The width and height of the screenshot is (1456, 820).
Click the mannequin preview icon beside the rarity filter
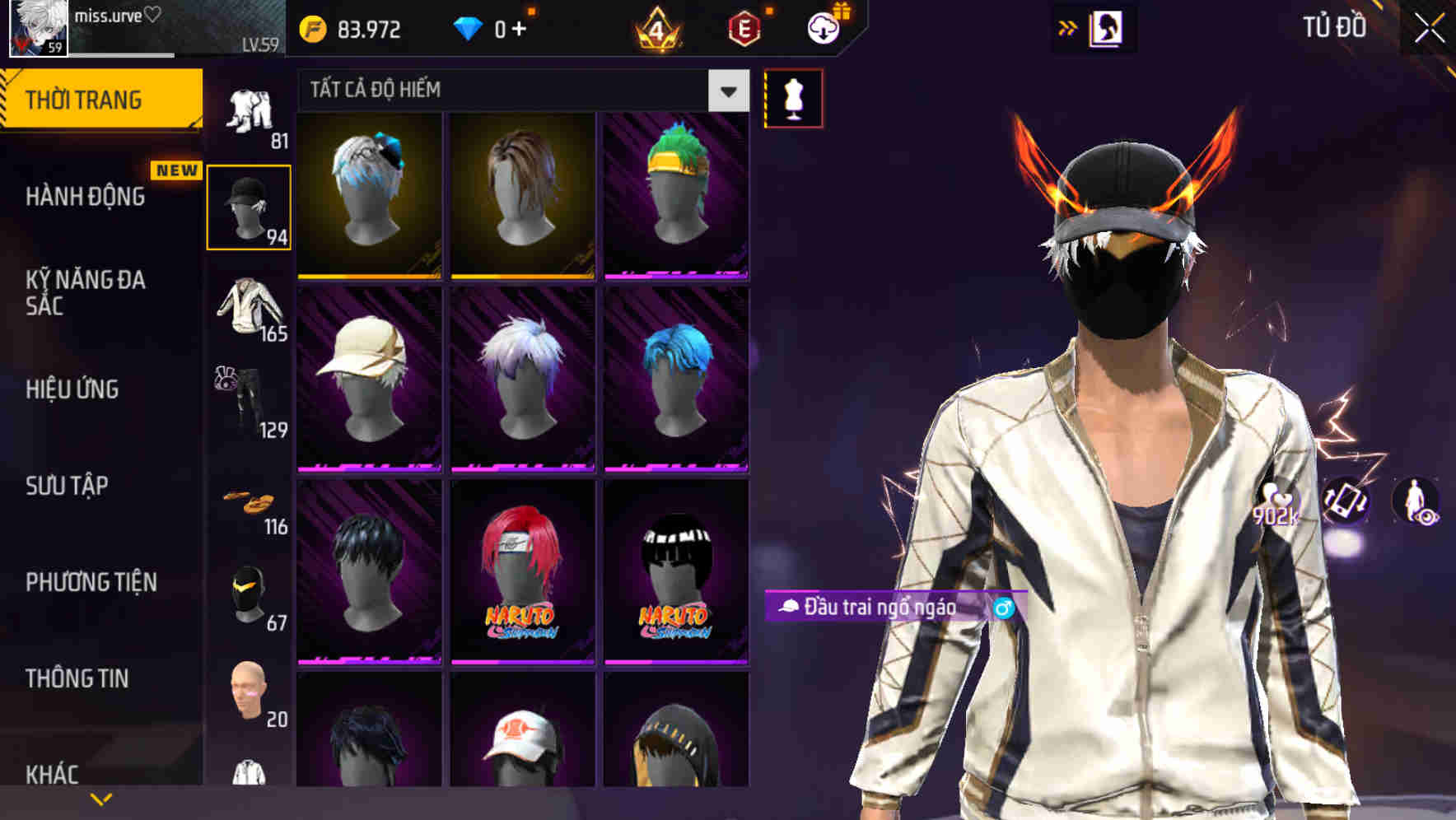click(793, 97)
